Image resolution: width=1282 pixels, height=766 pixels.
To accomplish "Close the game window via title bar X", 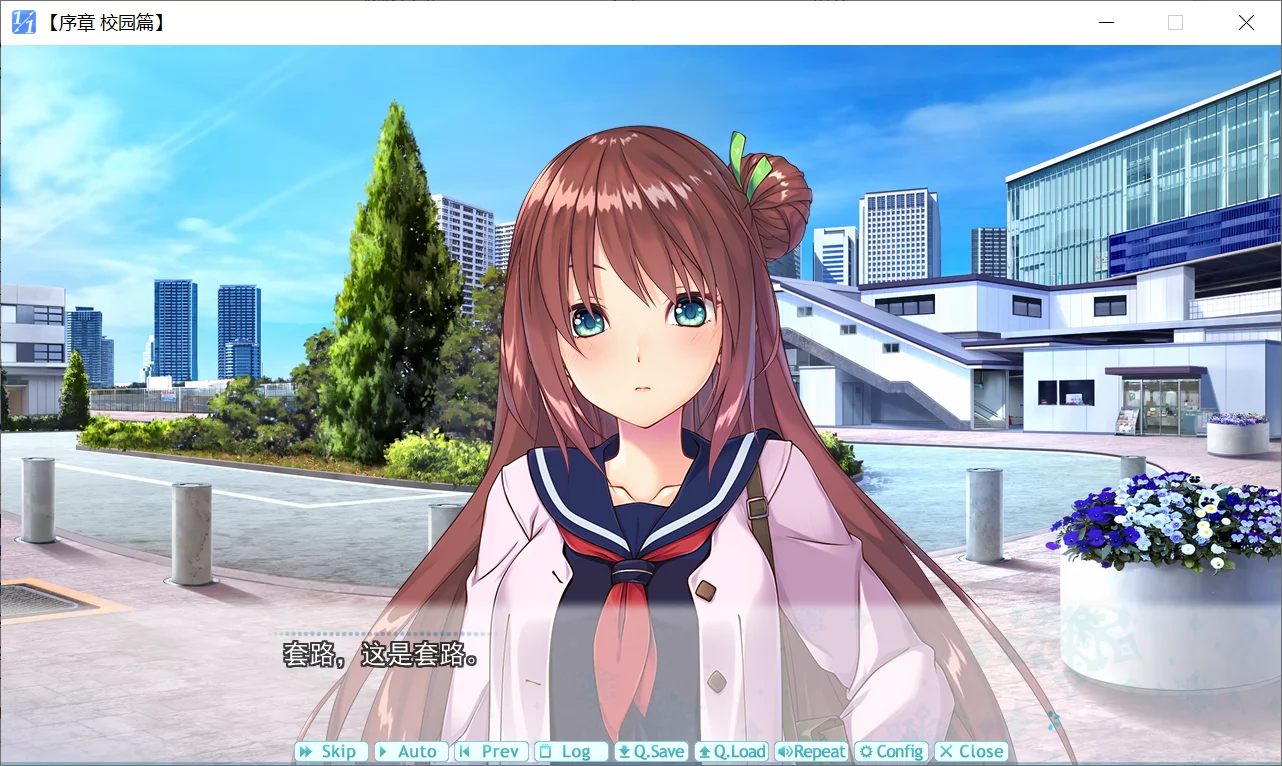I will [x=1246, y=22].
